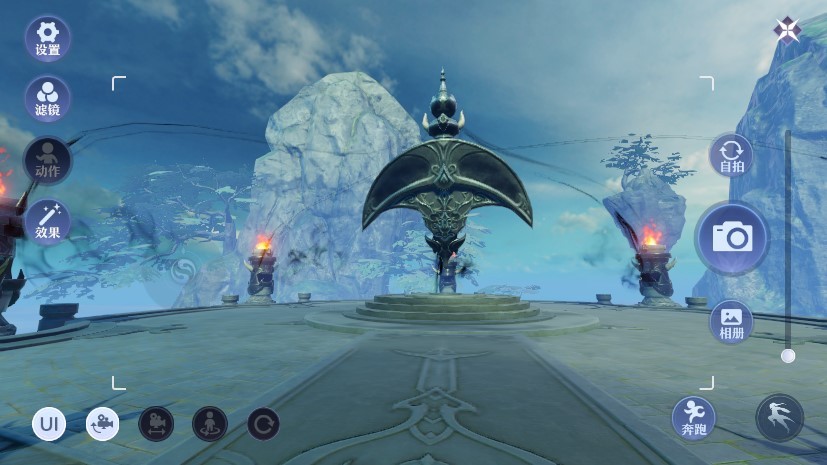Click the circular reset arrow icon

point(263,424)
